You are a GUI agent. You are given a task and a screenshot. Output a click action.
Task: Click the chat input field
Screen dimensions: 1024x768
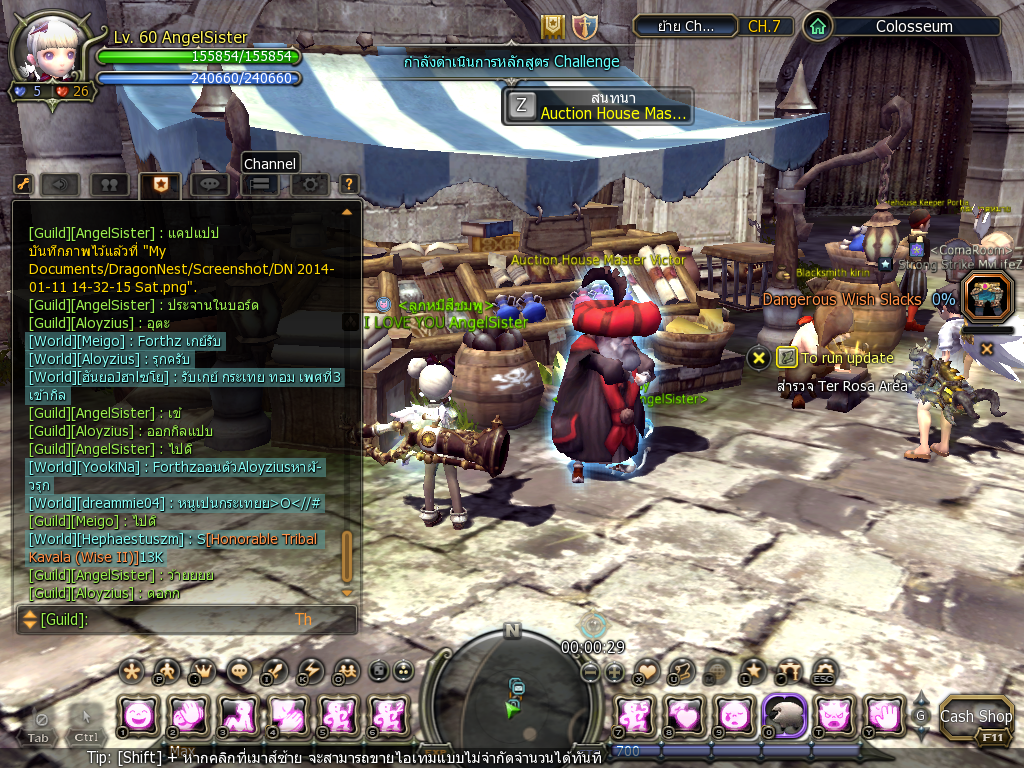(x=190, y=620)
